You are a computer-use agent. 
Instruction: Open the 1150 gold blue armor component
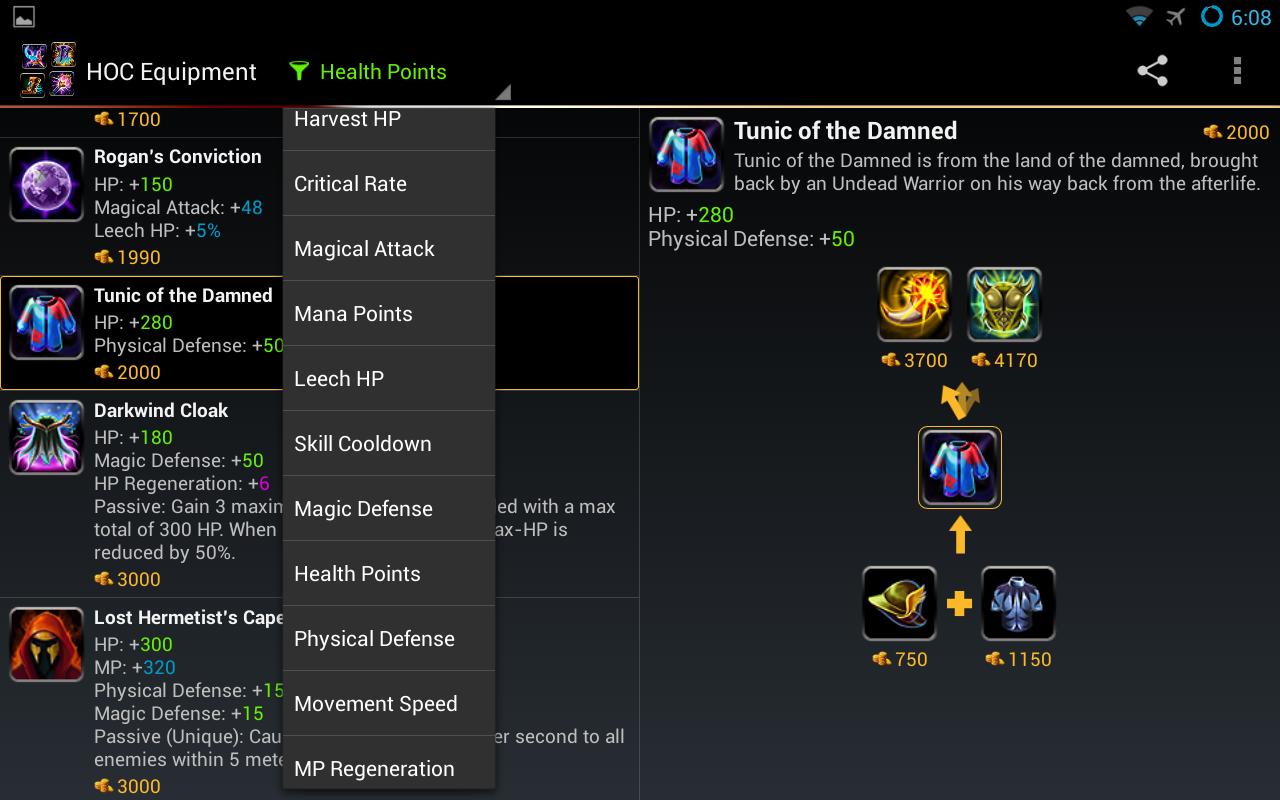(1018, 604)
